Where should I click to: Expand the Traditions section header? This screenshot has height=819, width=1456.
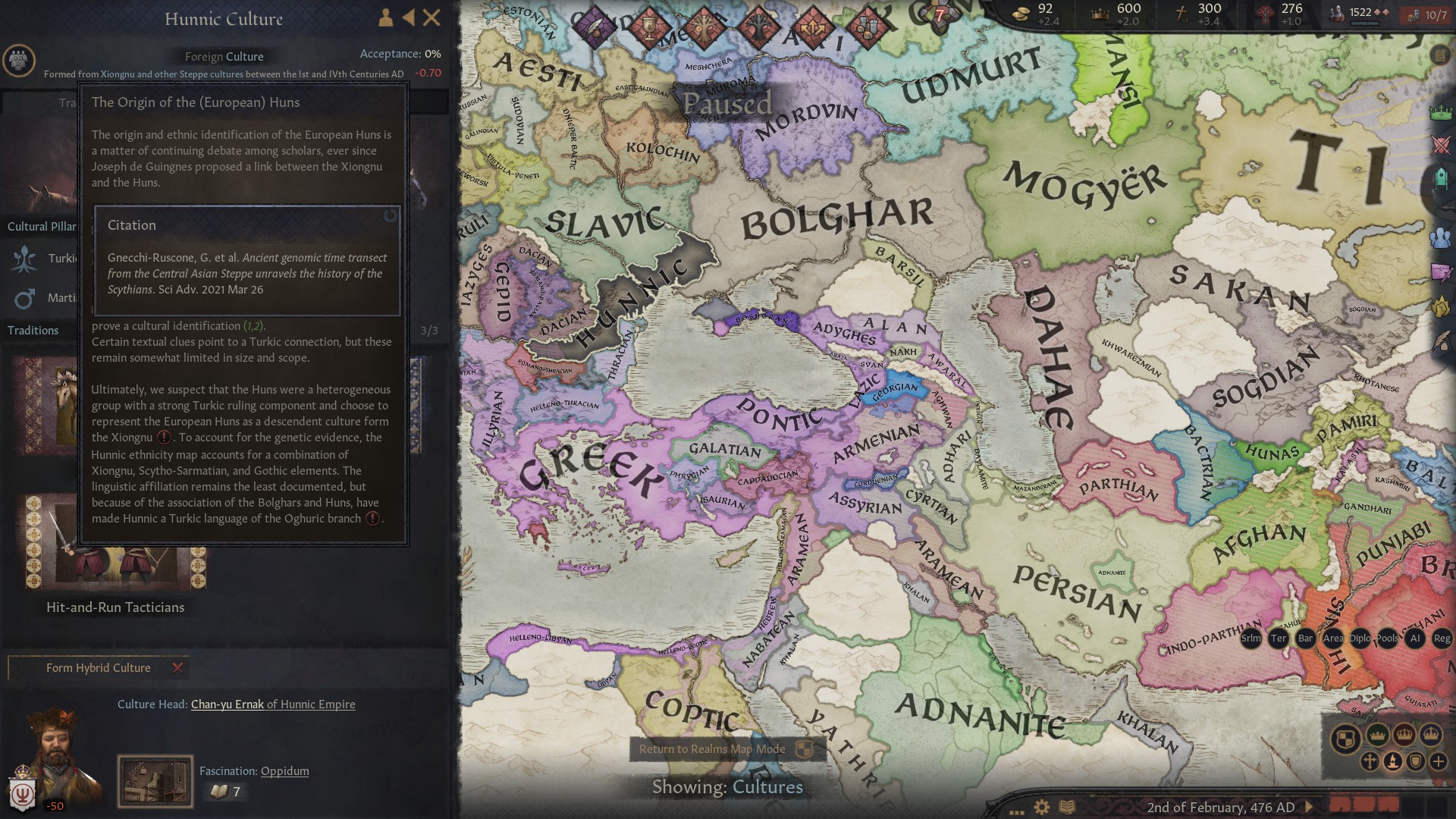point(32,330)
